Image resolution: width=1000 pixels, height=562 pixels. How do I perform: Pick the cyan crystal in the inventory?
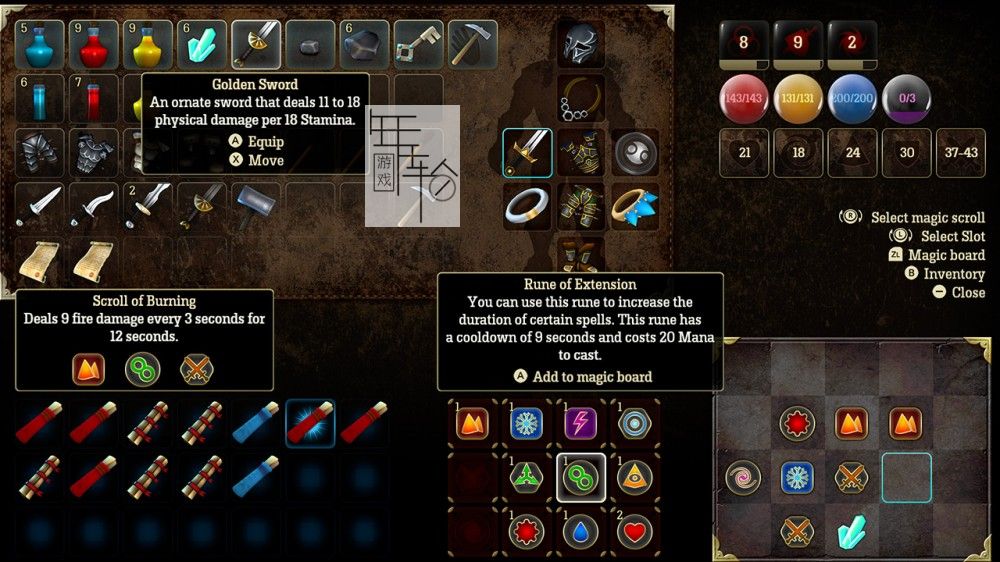(x=202, y=45)
